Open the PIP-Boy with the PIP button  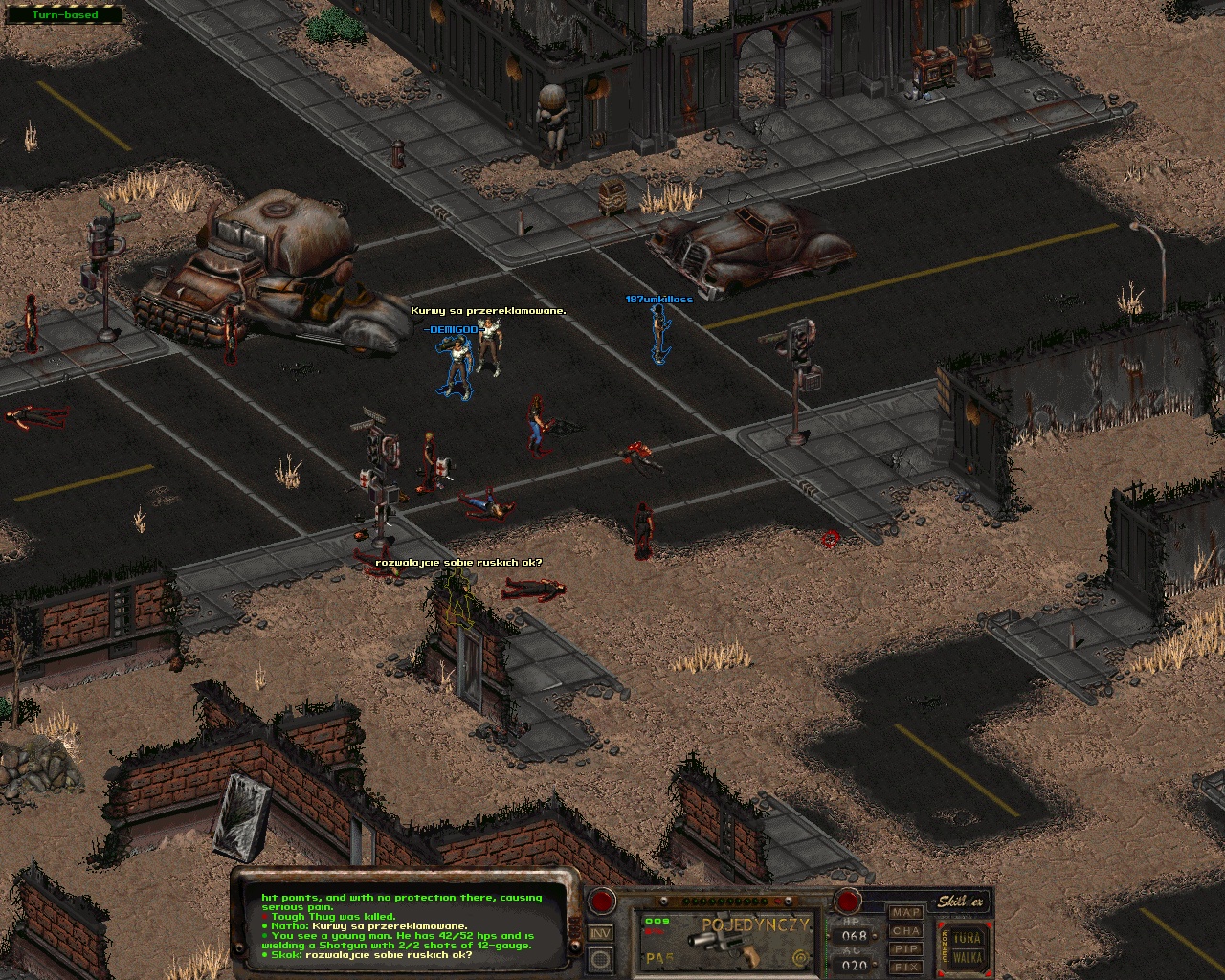905,949
